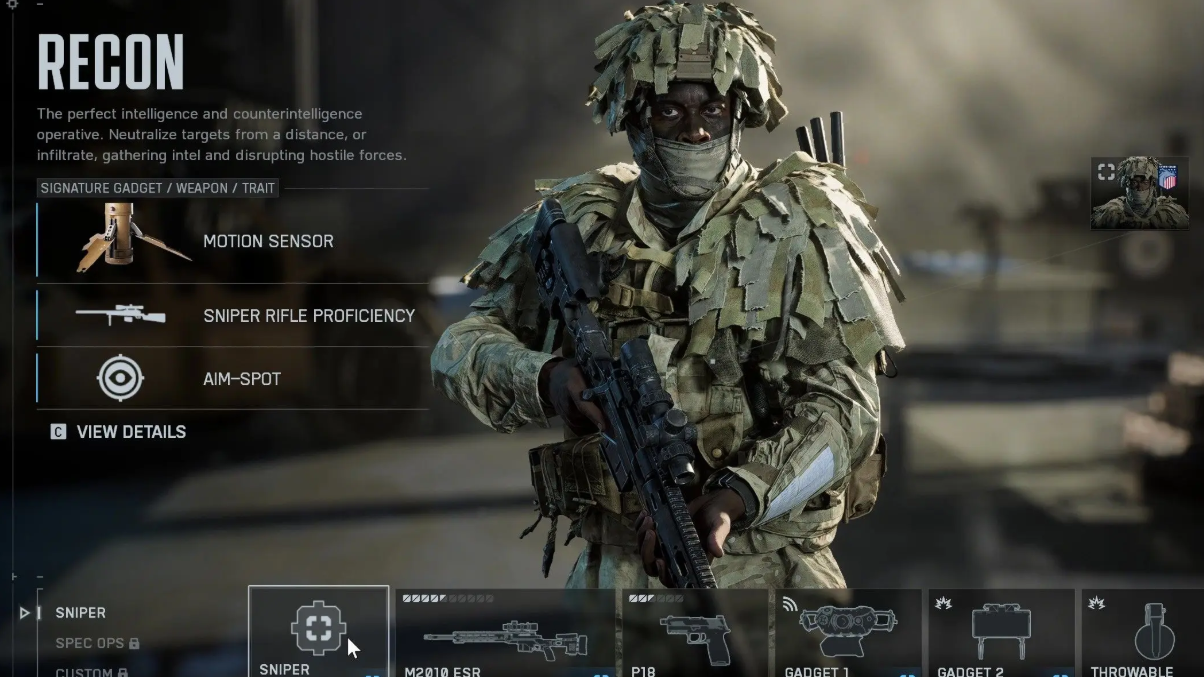Choose the locked Spec Ops loadout
This screenshot has width=1204, height=677.
[x=96, y=643]
